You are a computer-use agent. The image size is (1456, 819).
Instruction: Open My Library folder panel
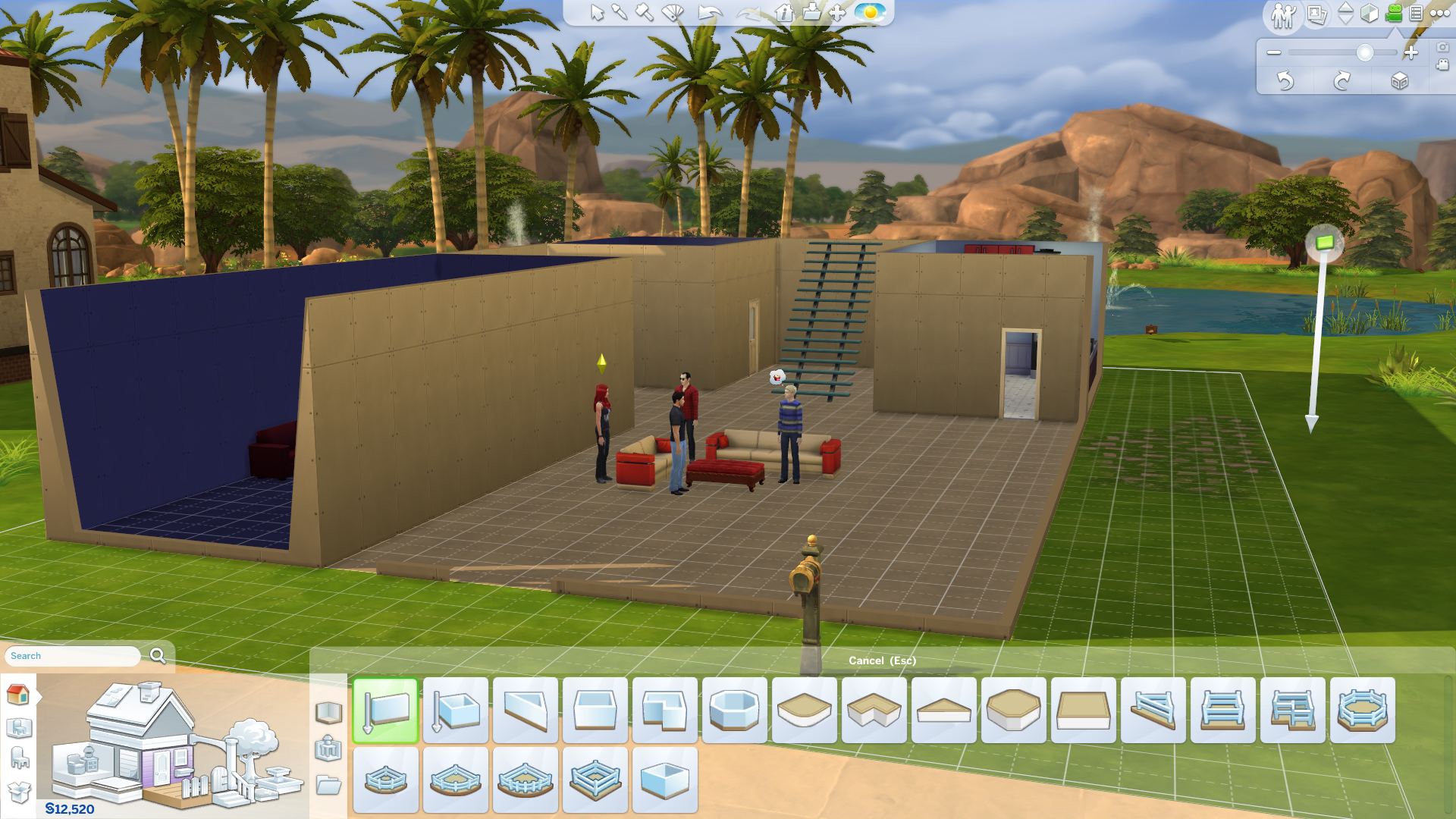[x=329, y=782]
